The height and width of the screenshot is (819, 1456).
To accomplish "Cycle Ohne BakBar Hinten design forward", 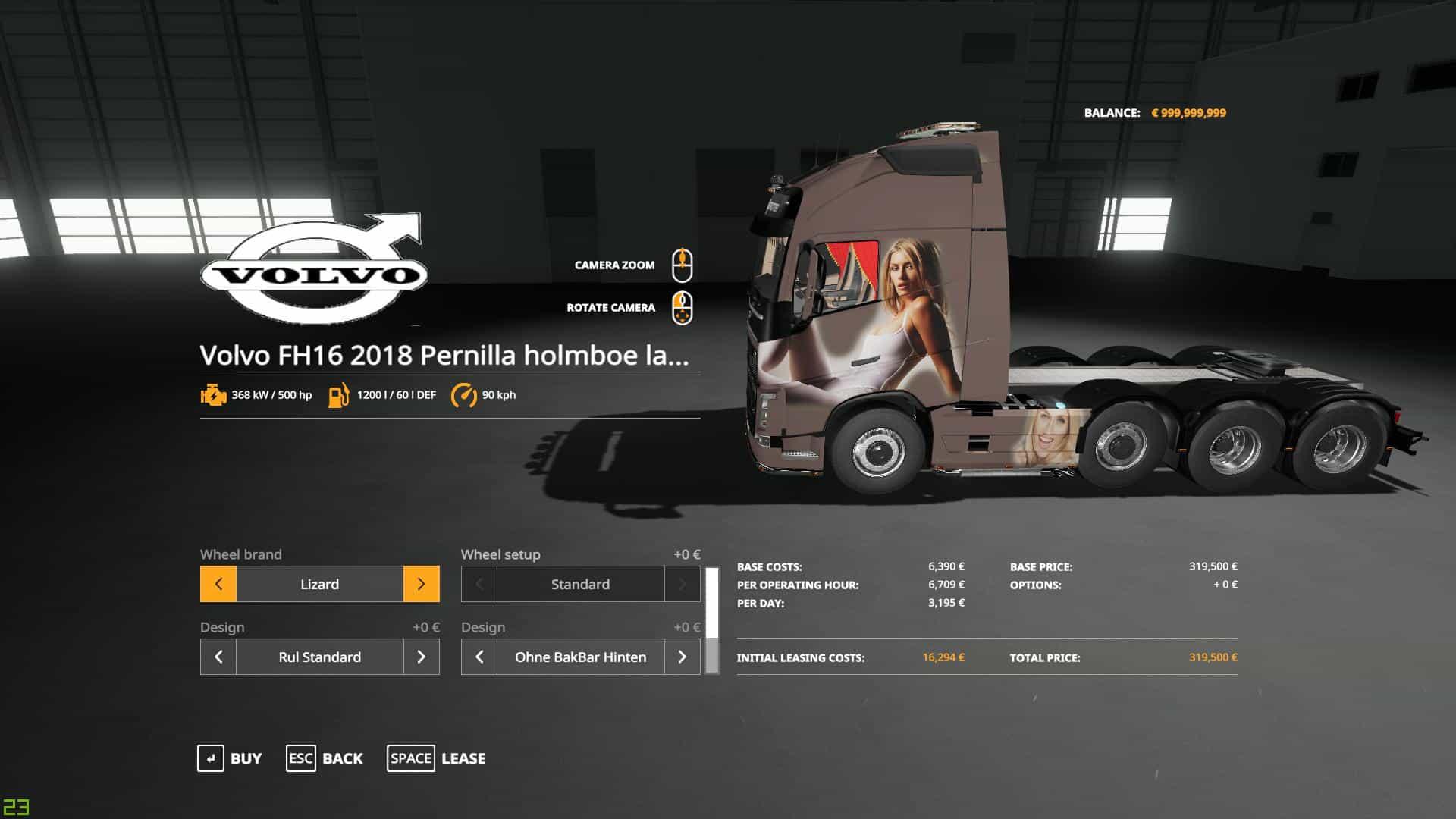I will [682, 657].
